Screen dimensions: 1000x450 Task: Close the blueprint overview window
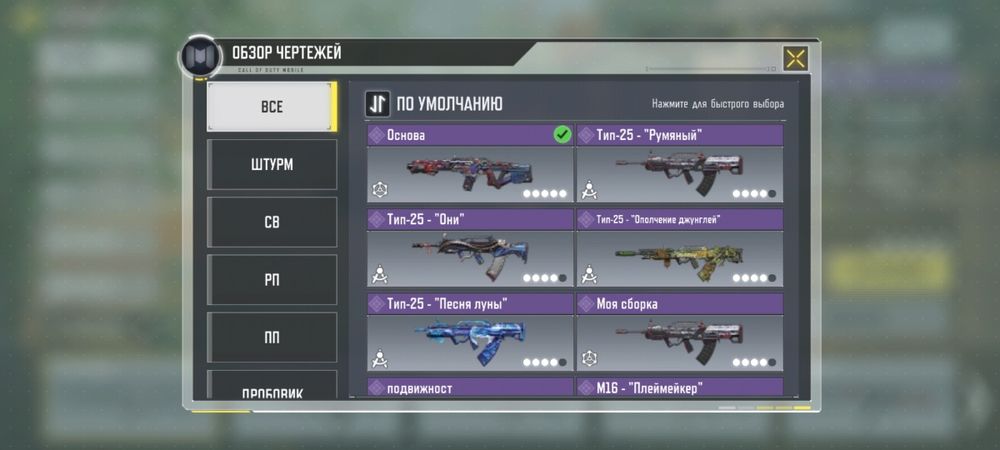[795, 58]
